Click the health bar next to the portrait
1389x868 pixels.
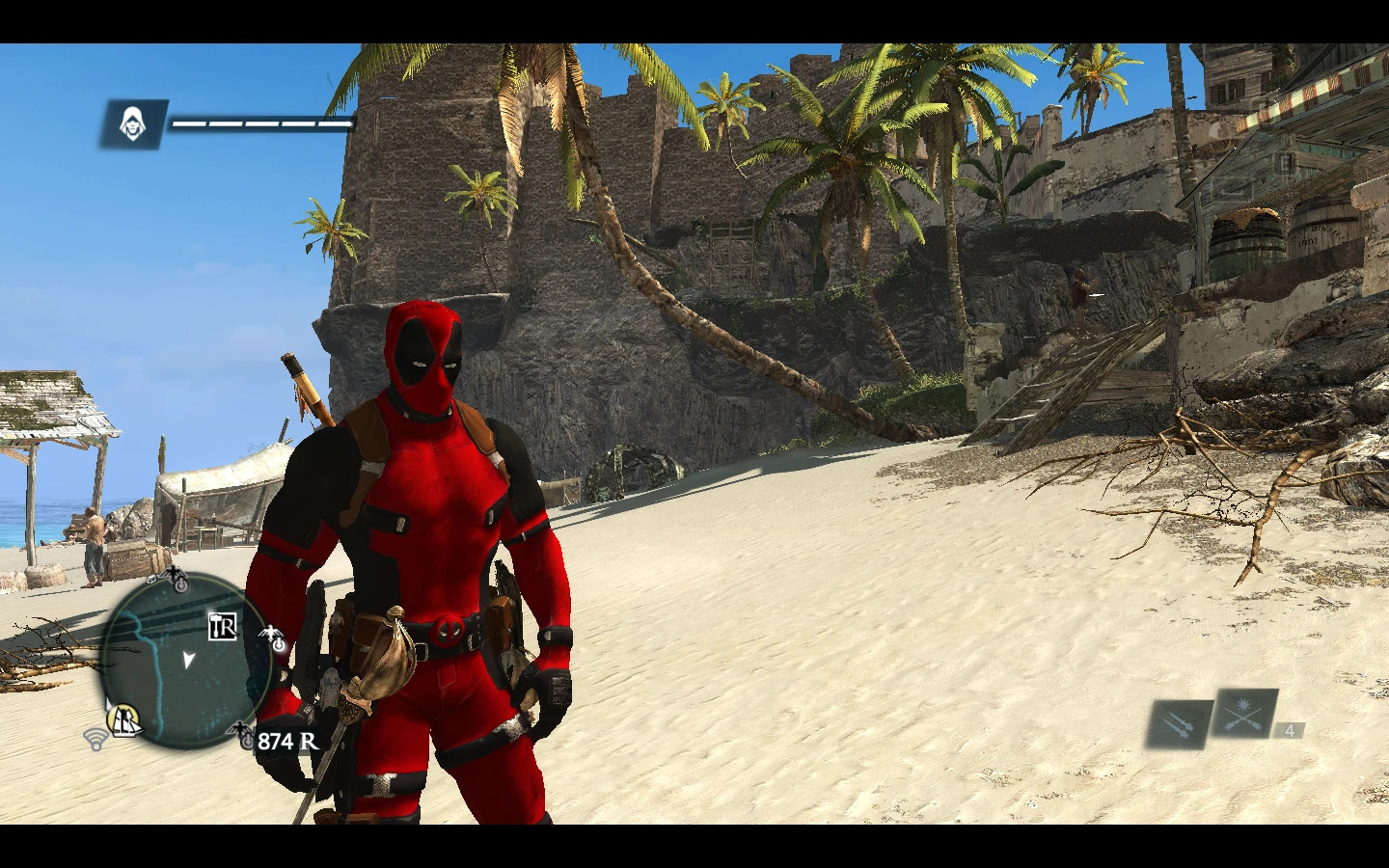point(260,123)
